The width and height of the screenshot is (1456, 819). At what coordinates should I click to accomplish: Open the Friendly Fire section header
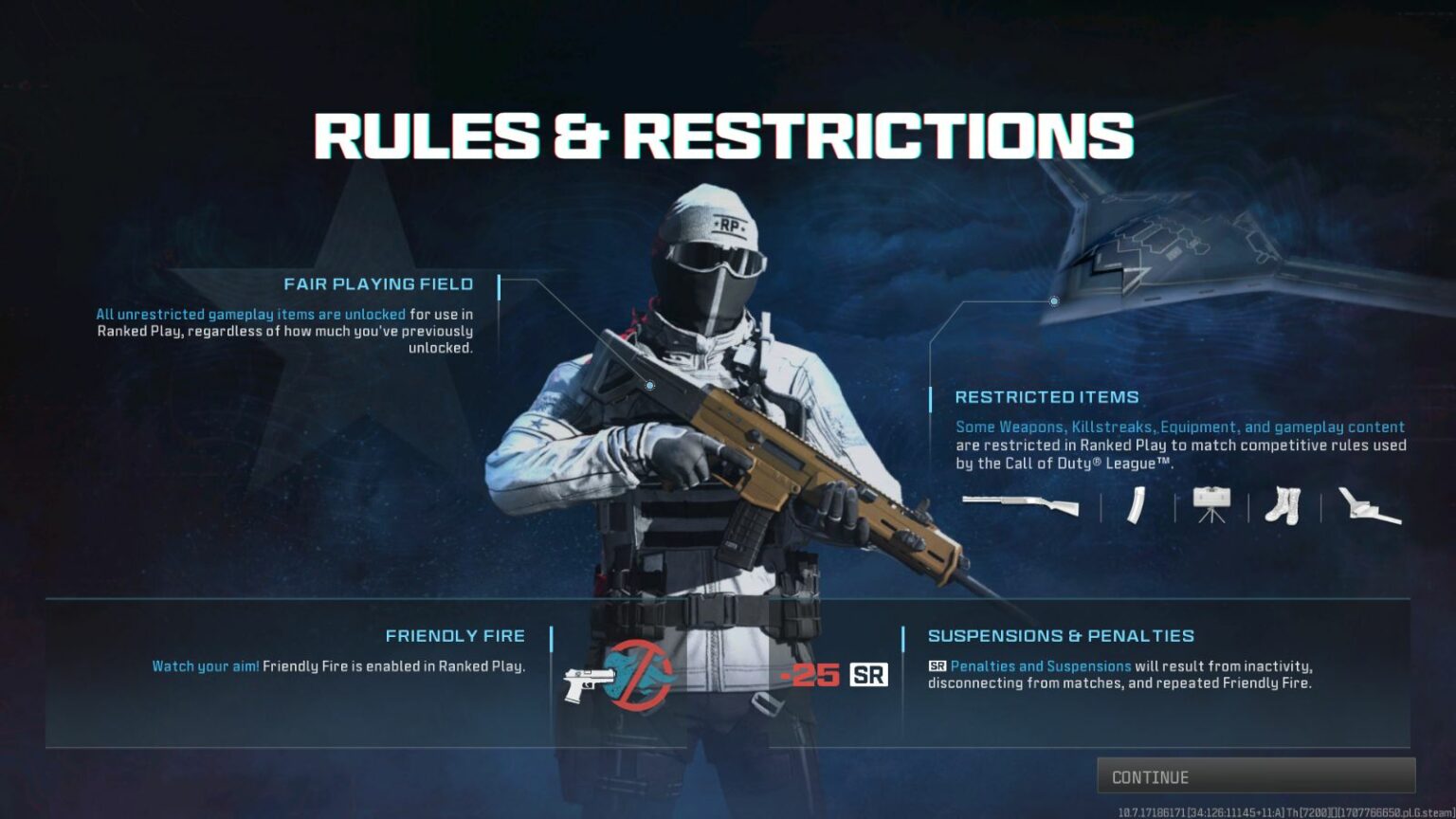click(x=456, y=635)
